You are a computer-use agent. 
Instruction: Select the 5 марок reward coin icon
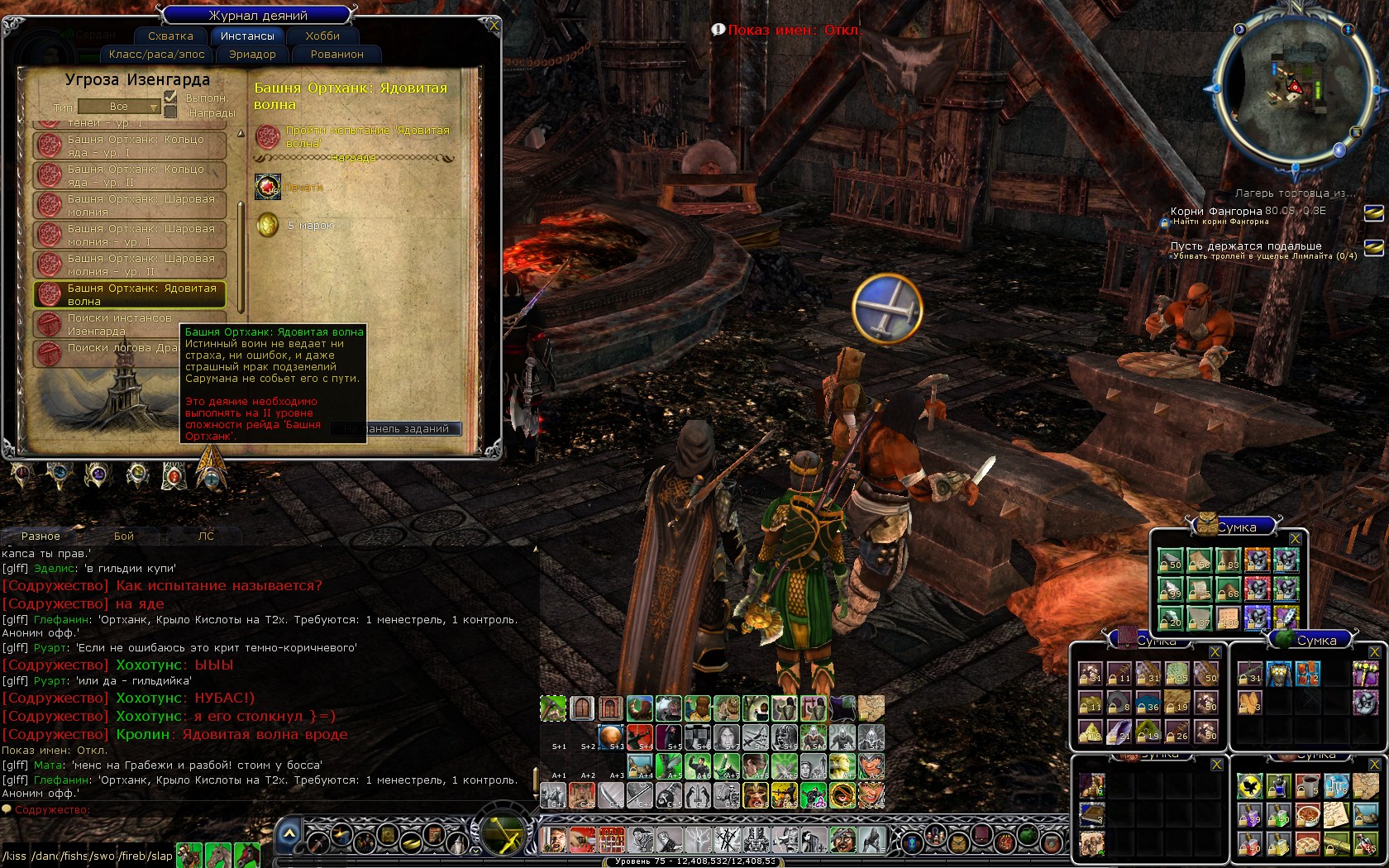pos(268,225)
